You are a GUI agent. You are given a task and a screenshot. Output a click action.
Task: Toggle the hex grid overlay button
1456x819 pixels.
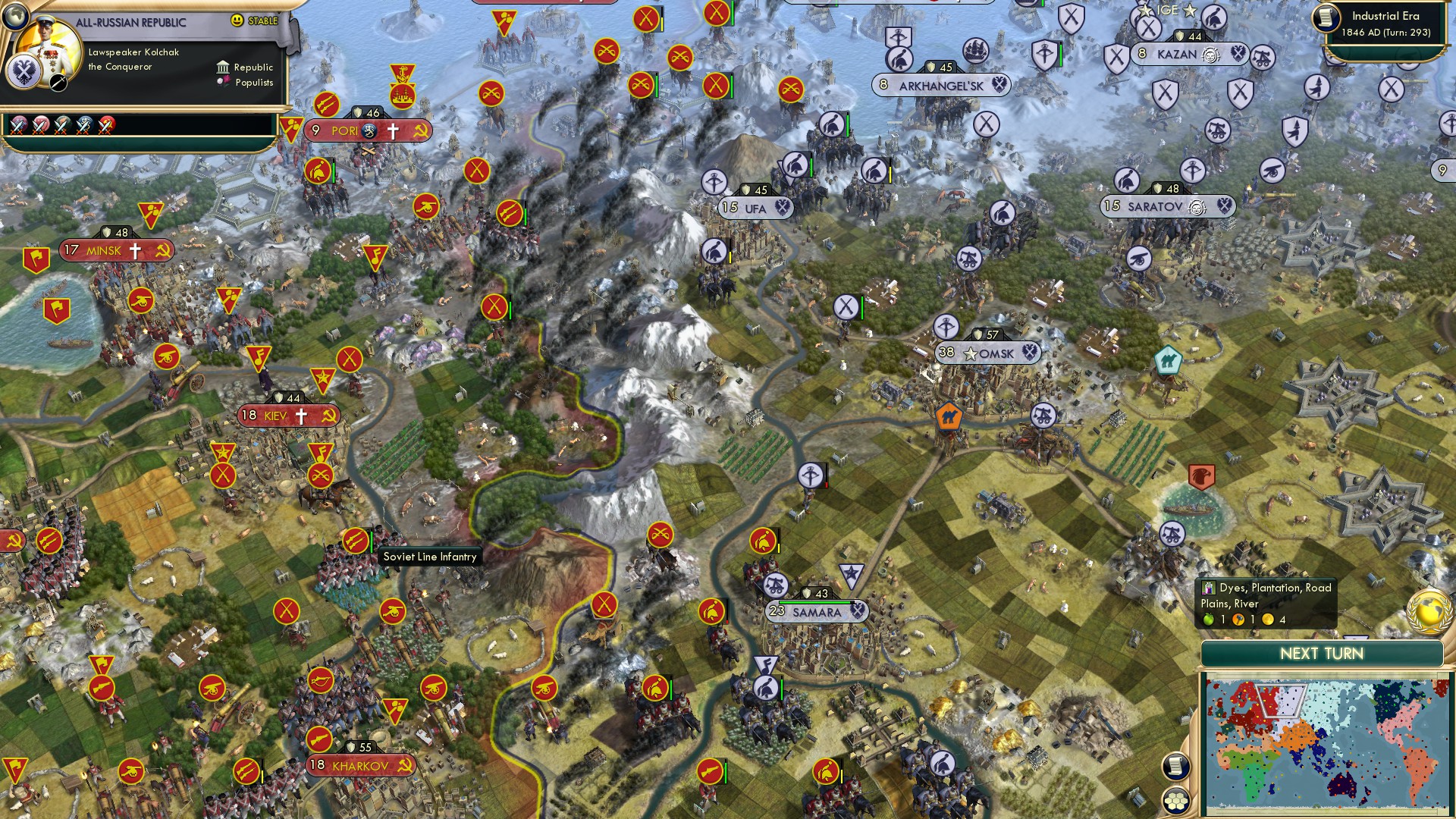point(1177,800)
